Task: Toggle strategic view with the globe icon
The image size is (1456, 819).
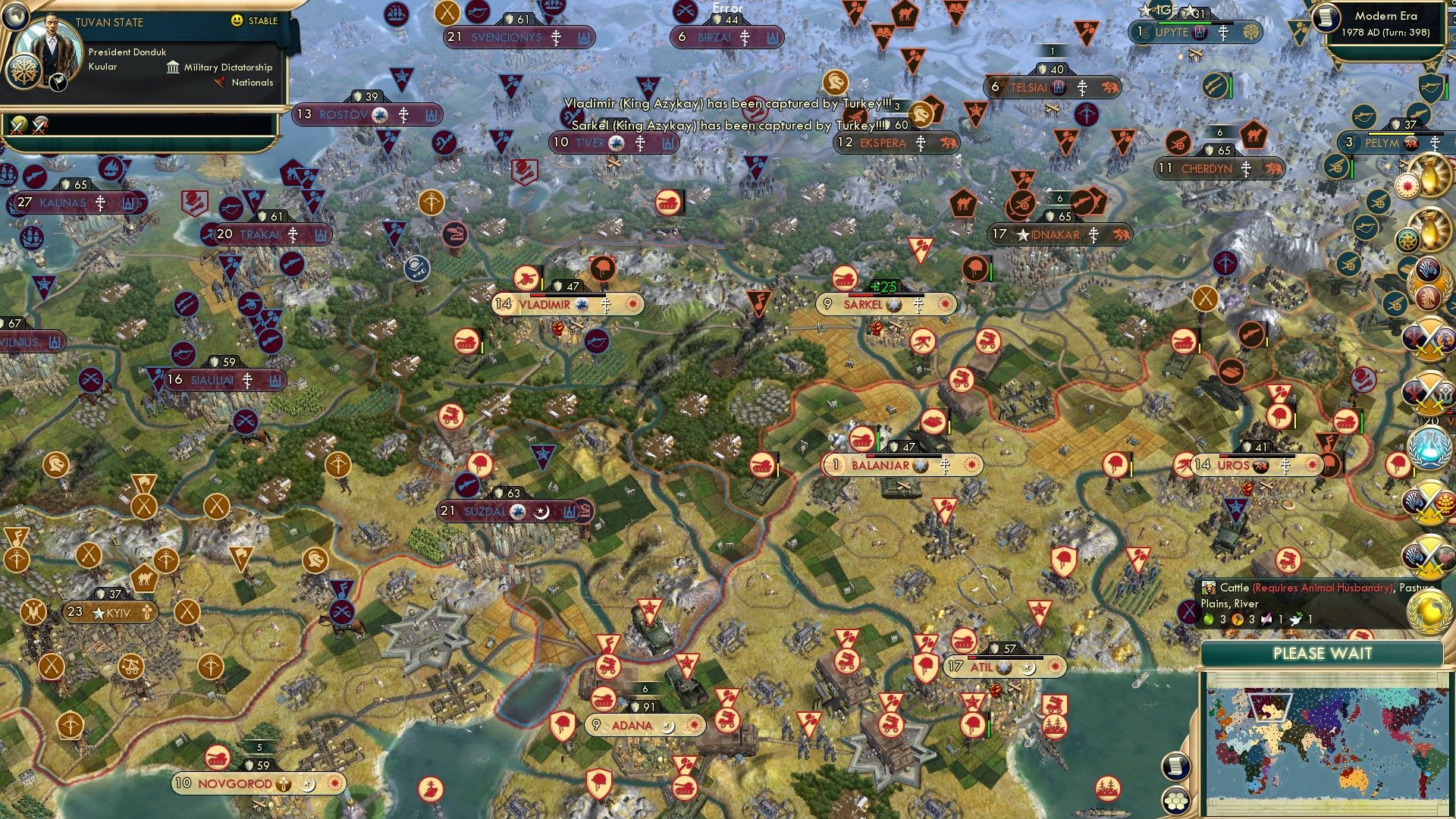Action: pyautogui.click(x=15, y=18)
